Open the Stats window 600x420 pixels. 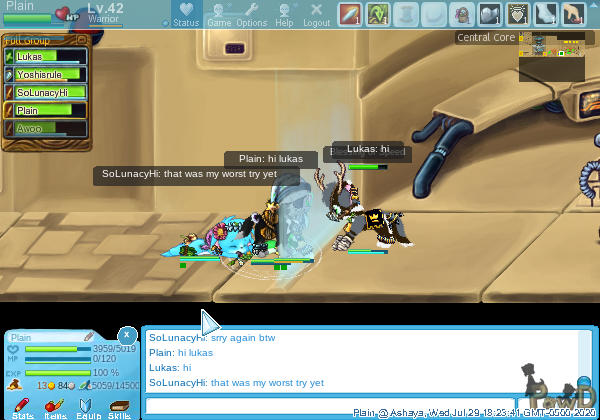pyautogui.click(x=23, y=407)
